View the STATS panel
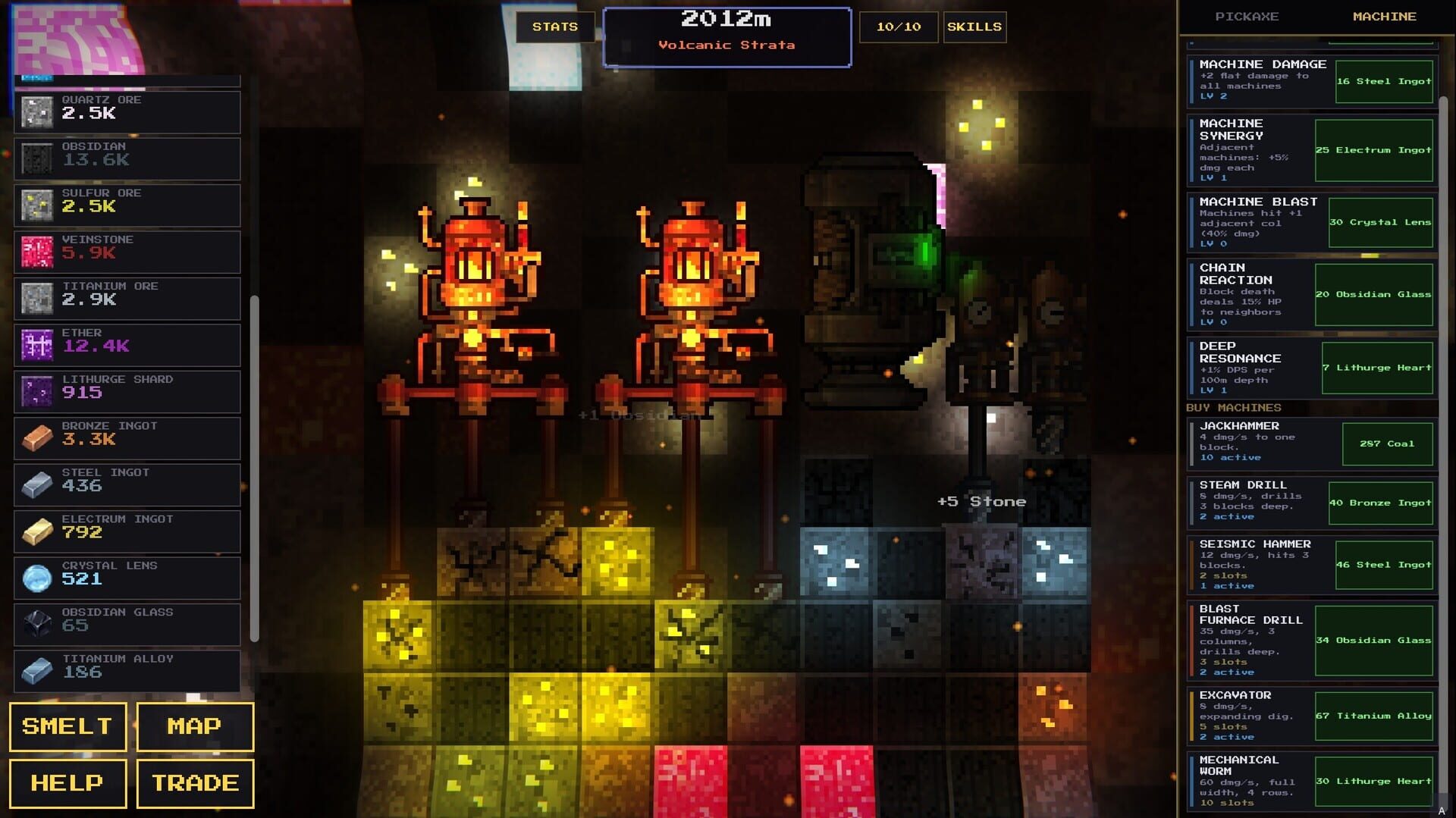This screenshot has height=818, width=1456. pyautogui.click(x=555, y=27)
